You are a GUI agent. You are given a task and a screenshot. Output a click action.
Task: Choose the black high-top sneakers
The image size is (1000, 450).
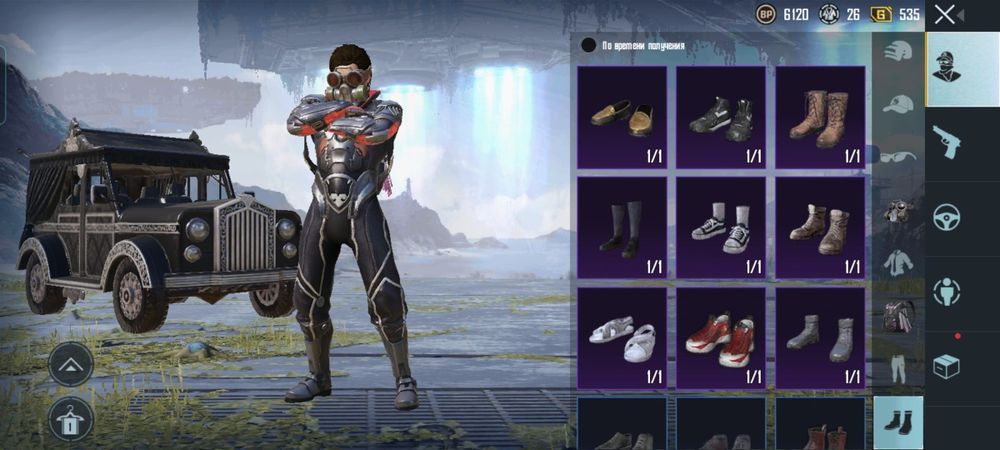pyautogui.click(x=721, y=117)
